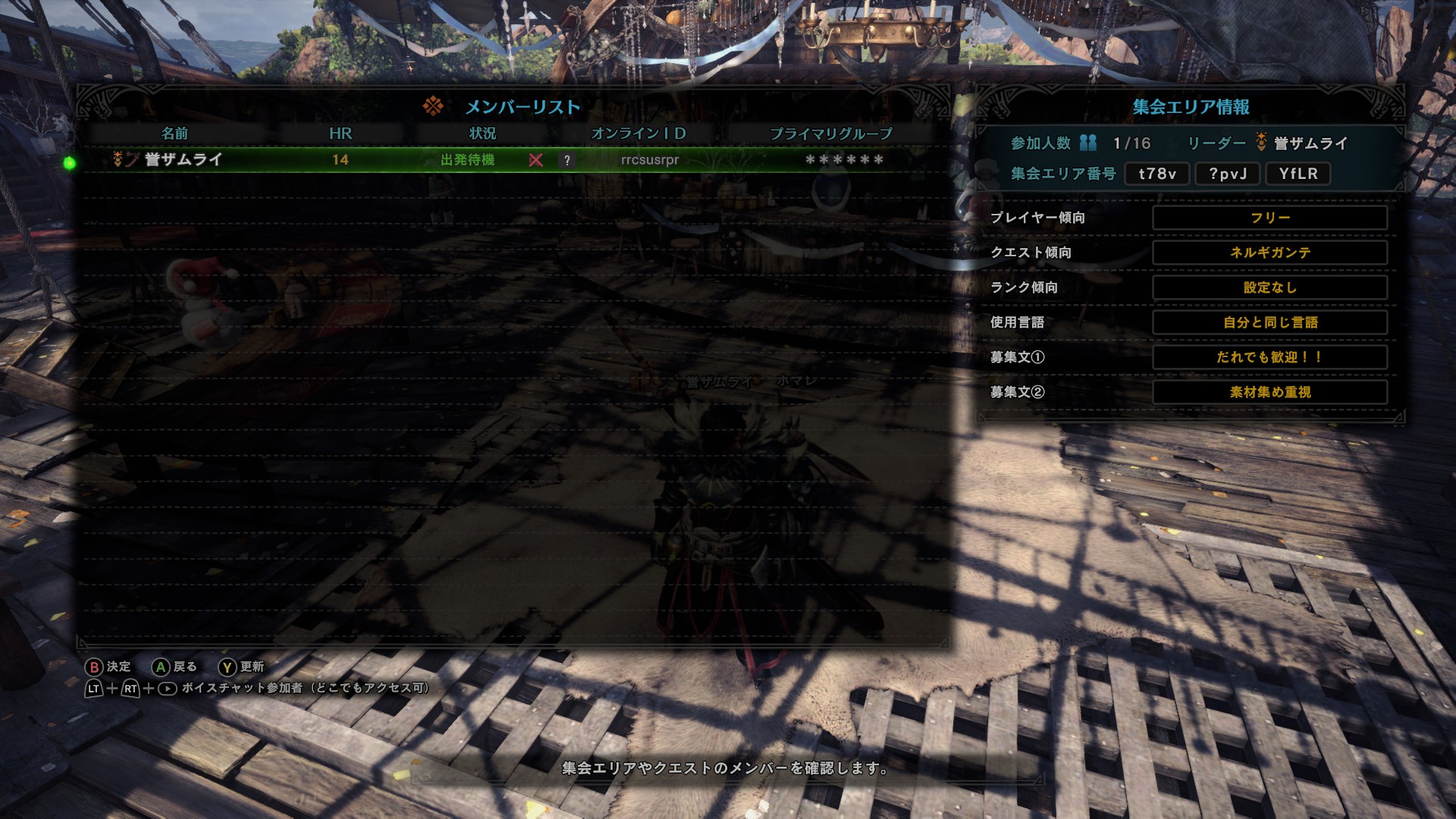Click the participants icon next to 参加人数
The image size is (1456, 819).
[x=1087, y=143]
